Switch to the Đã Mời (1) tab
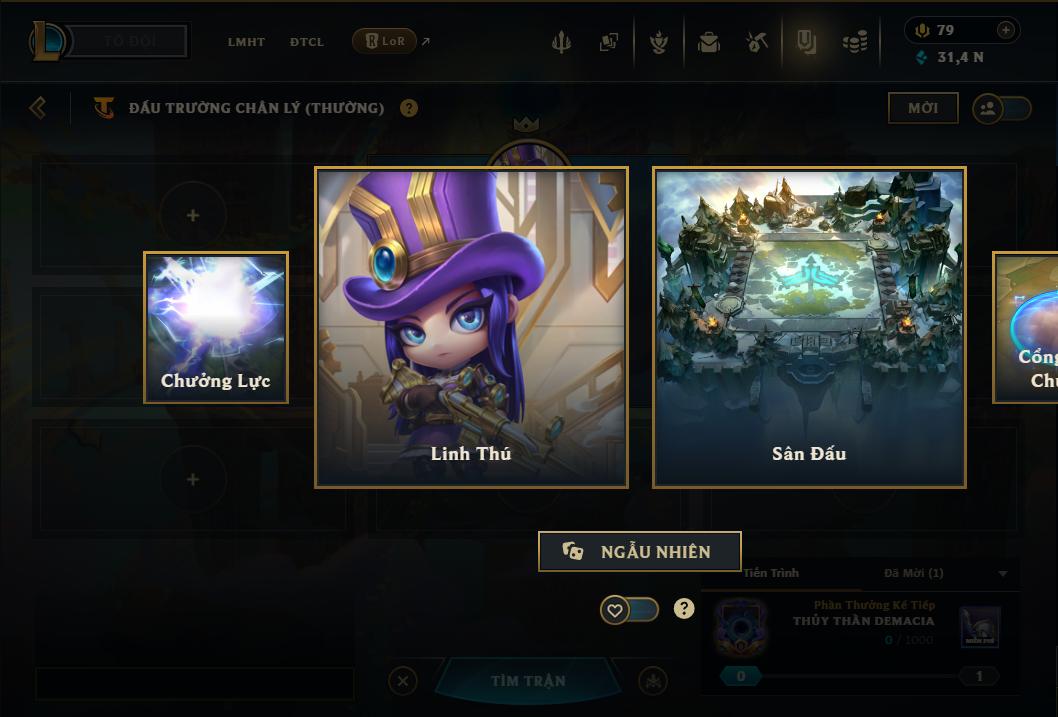Image resolution: width=1058 pixels, height=717 pixels. point(914,573)
